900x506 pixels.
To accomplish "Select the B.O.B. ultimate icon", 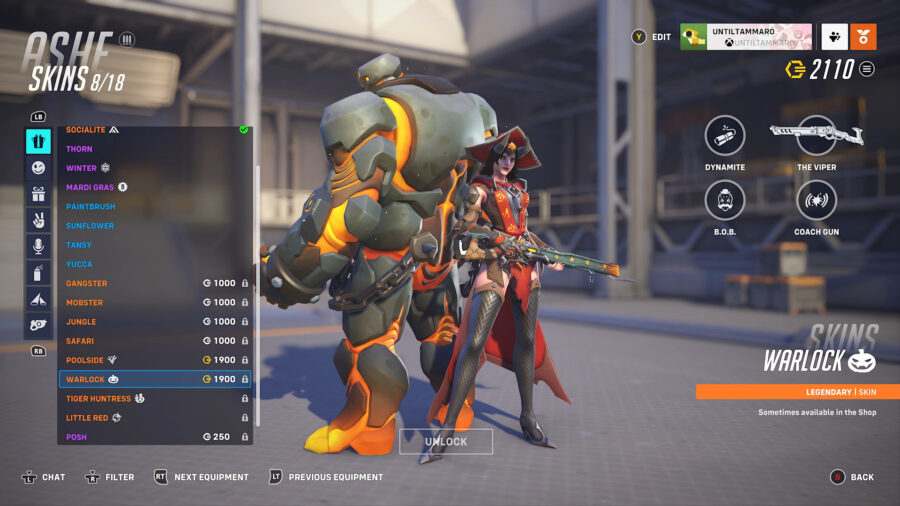I will pyautogui.click(x=725, y=200).
